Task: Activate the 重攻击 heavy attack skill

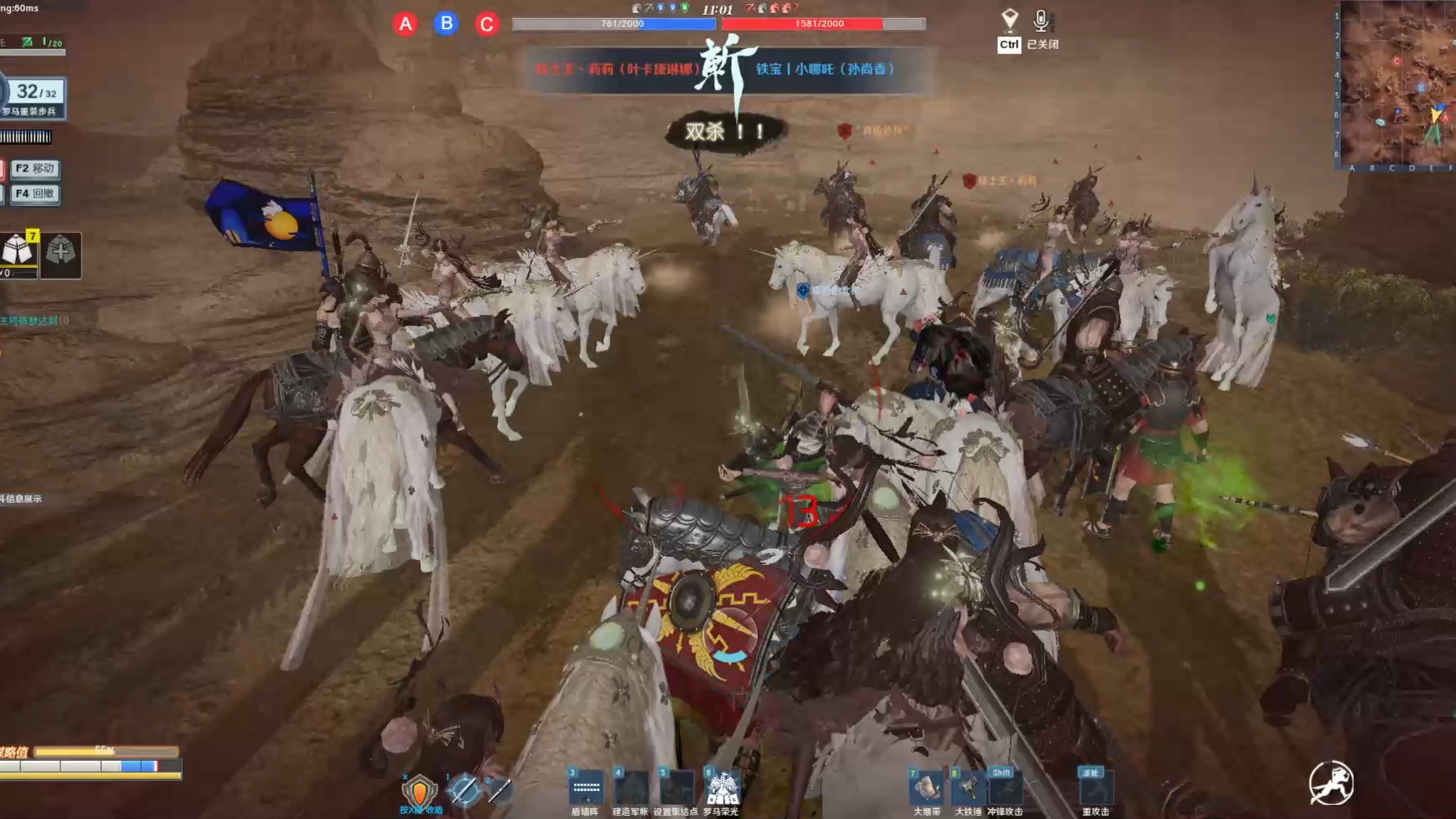Action: (x=1094, y=789)
